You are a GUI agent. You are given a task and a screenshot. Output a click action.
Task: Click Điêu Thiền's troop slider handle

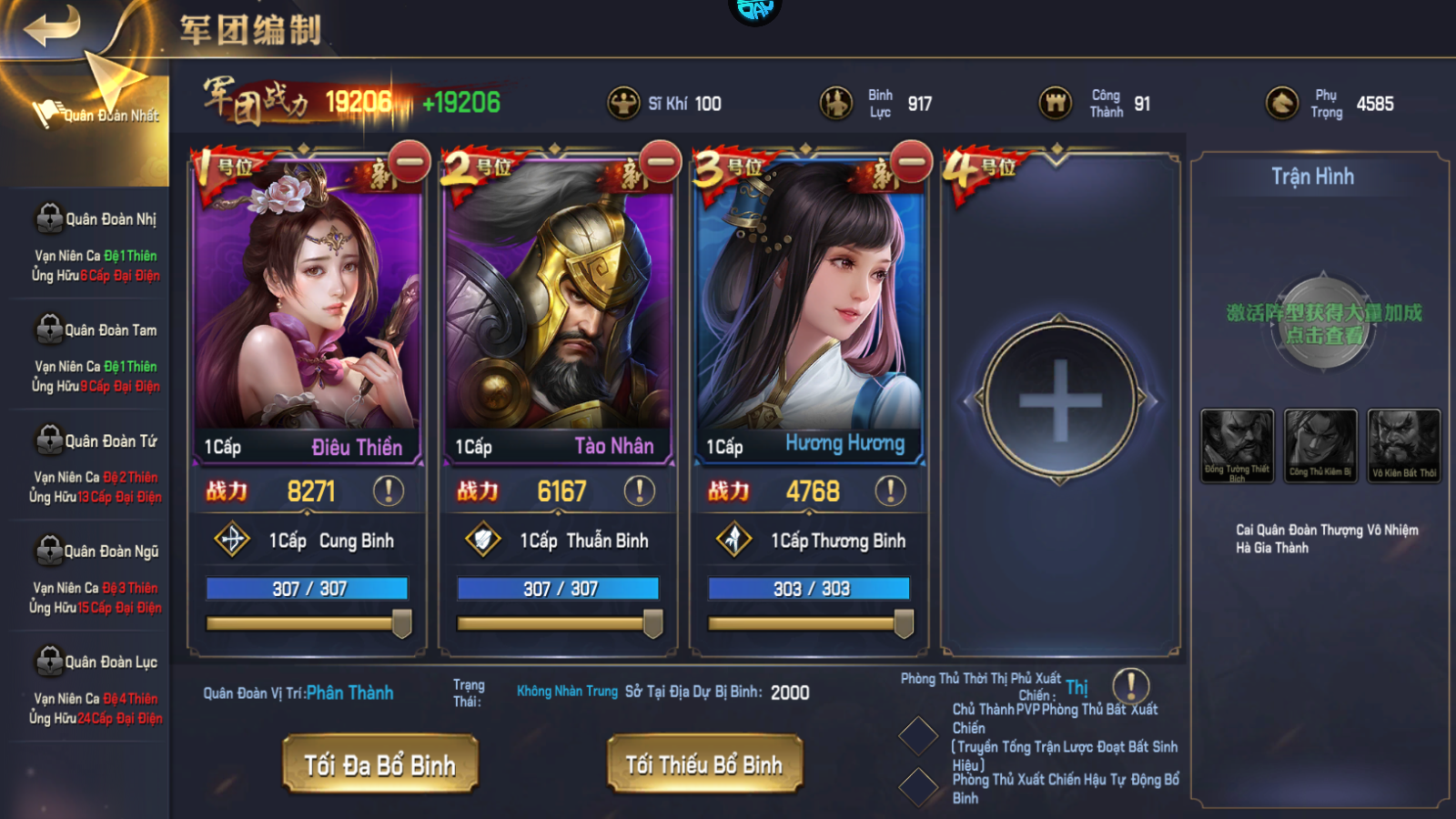pyautogui.click(x=401, y=623)
